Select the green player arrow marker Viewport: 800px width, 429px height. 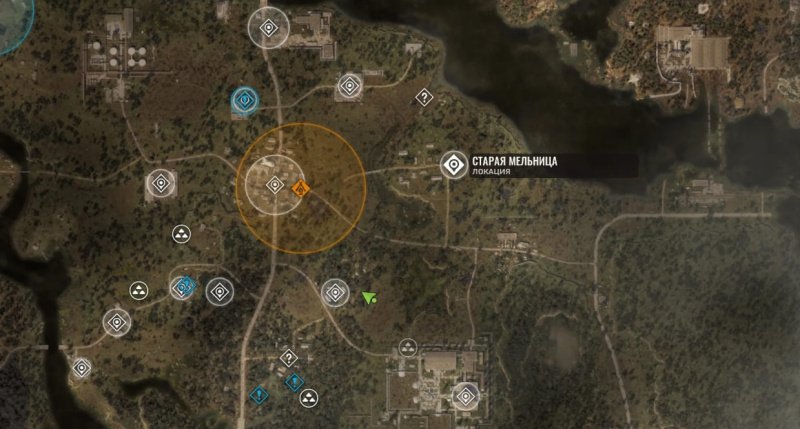tap(370, 297)
